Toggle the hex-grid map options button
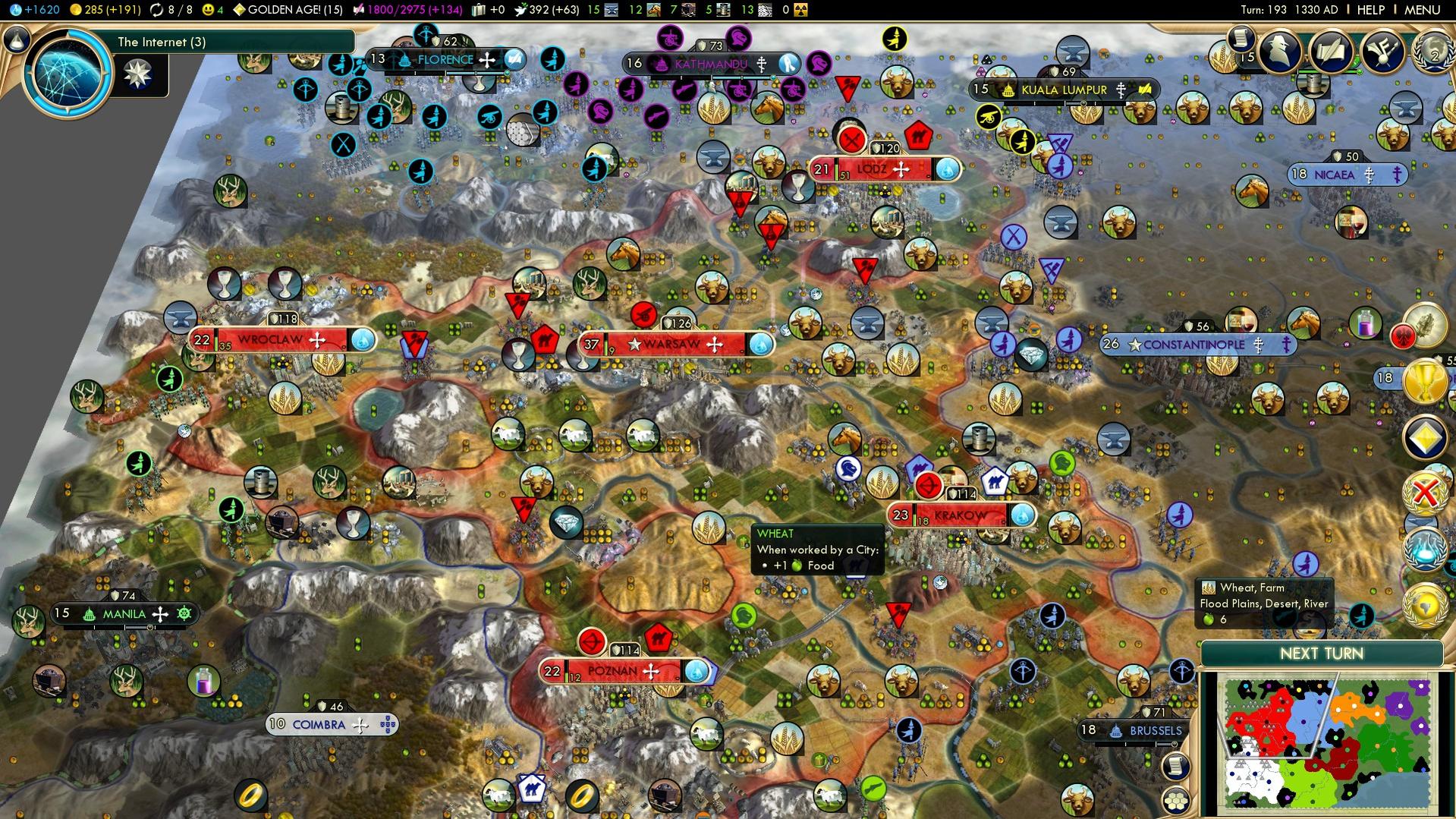 [1176, 800]
